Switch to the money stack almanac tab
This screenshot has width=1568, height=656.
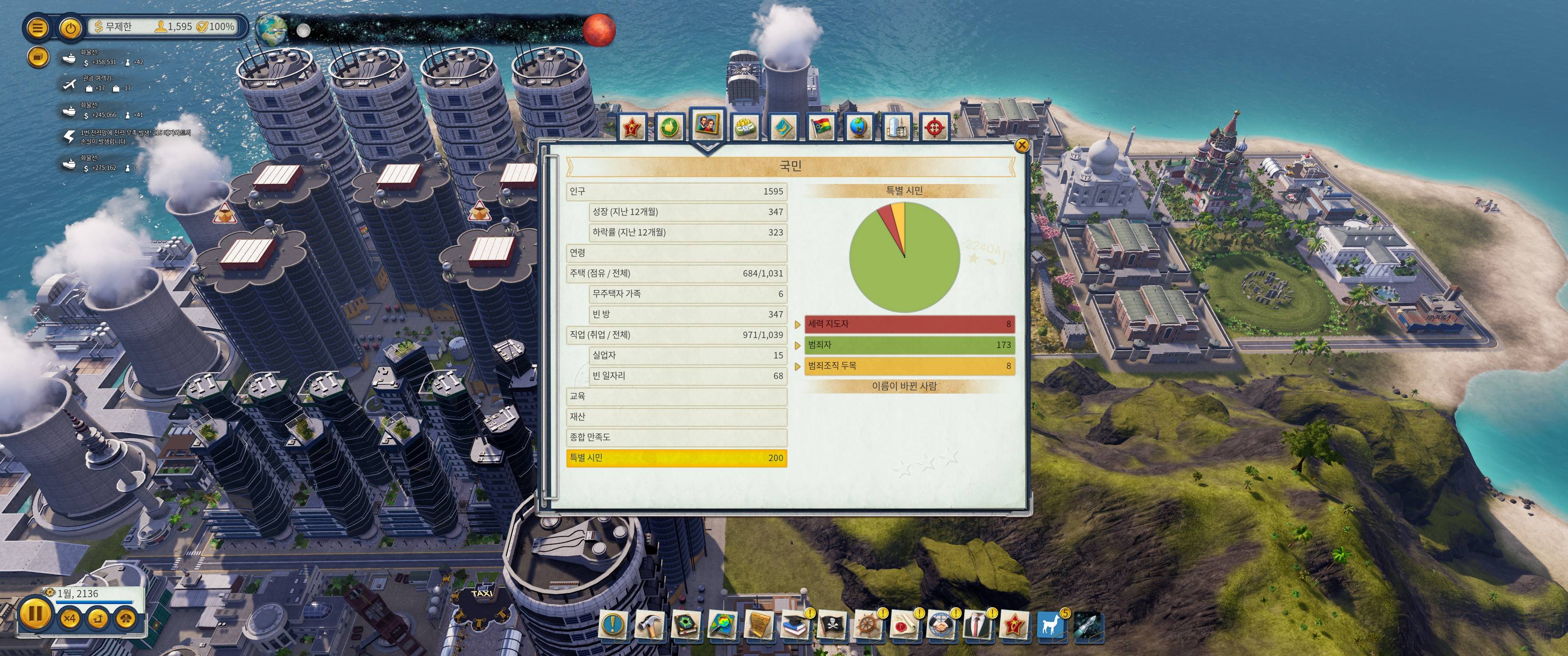(744, 127)
